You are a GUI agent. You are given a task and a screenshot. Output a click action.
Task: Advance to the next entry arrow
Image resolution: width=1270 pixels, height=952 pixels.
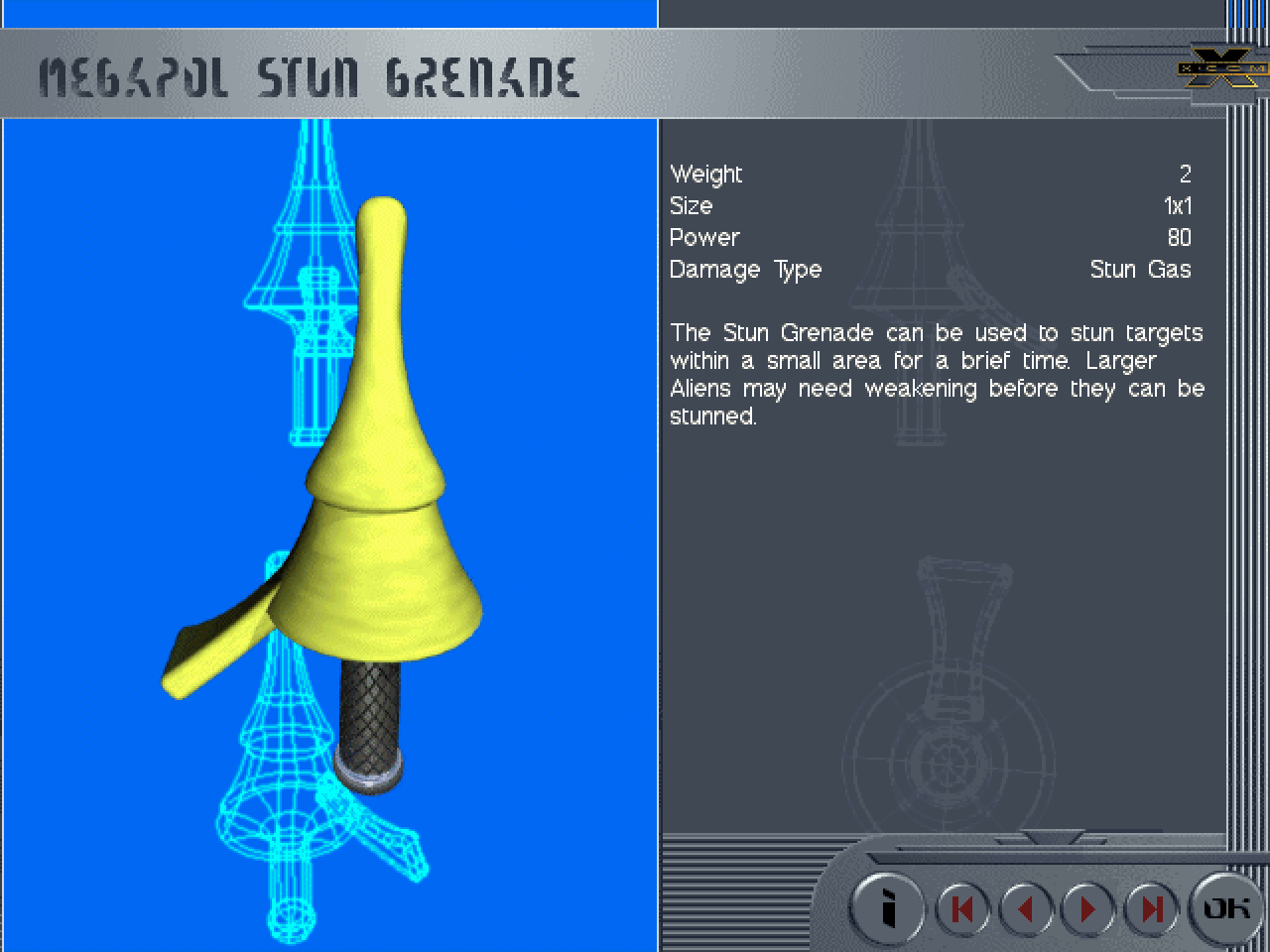[x=1088, y=908]
